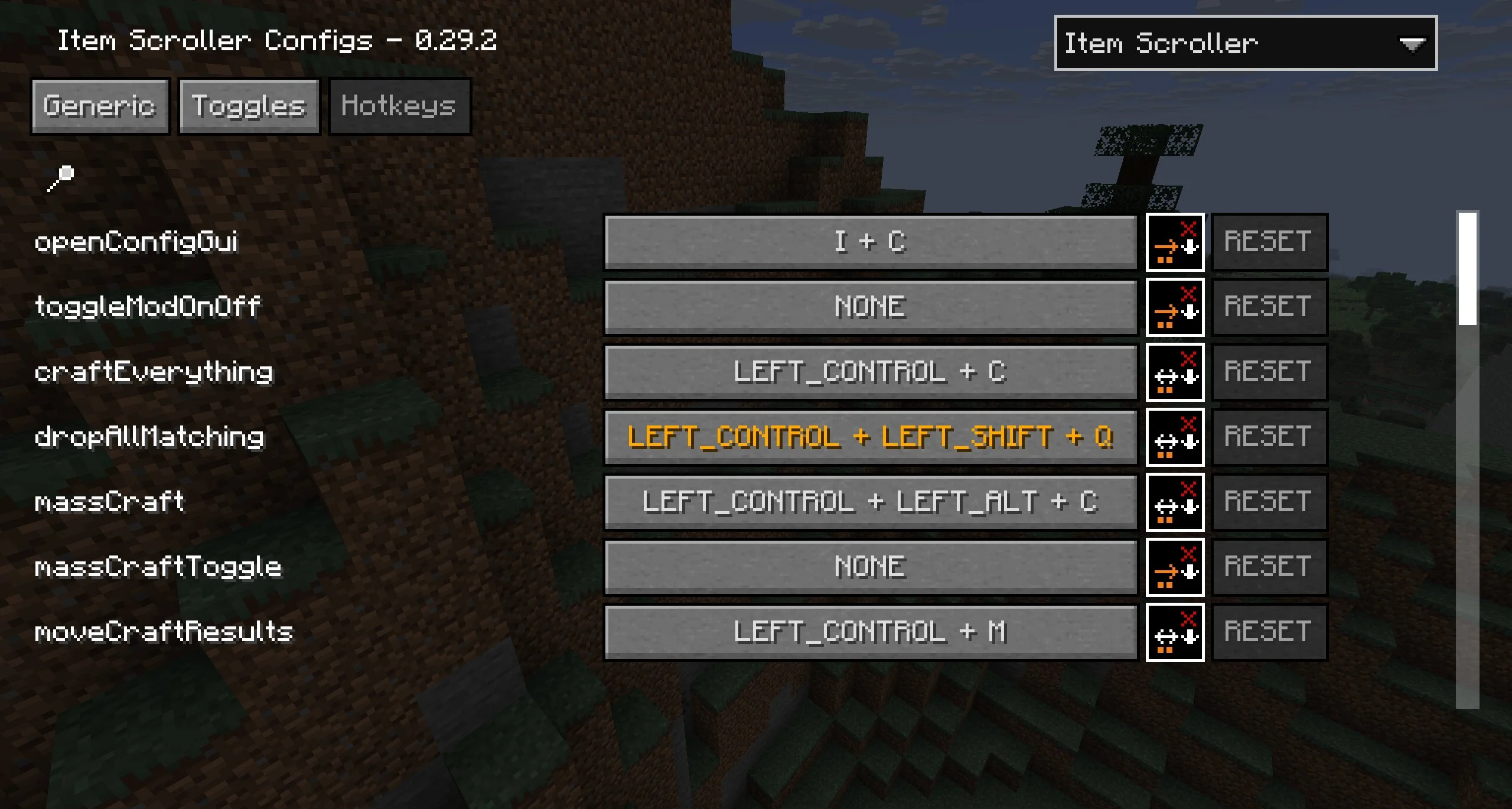Assign a key to massCraftToggle
Viewport: 1512px width, 809px height.
(x=870, y=567)
